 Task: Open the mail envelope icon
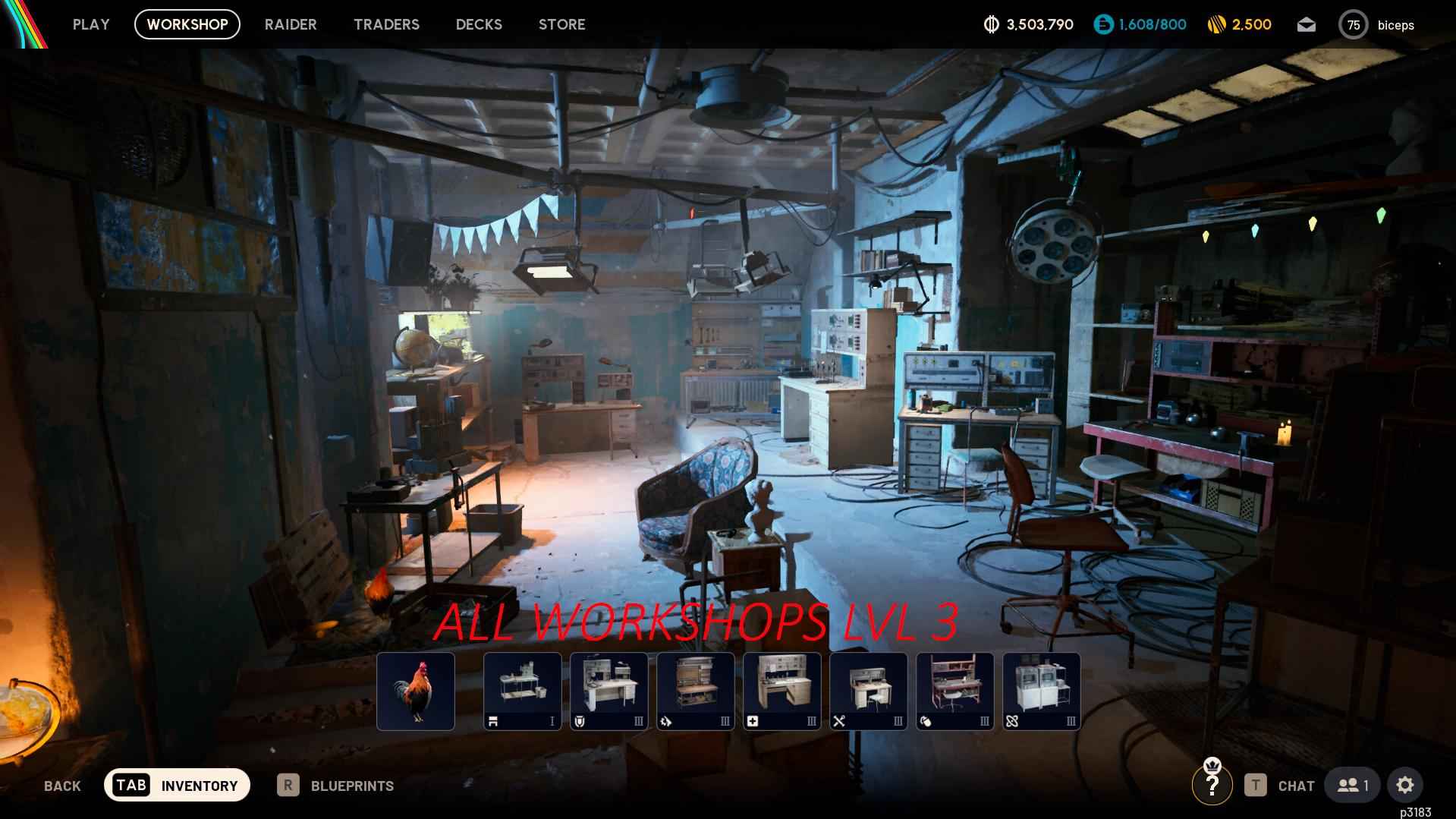(x=1307, y=24)
